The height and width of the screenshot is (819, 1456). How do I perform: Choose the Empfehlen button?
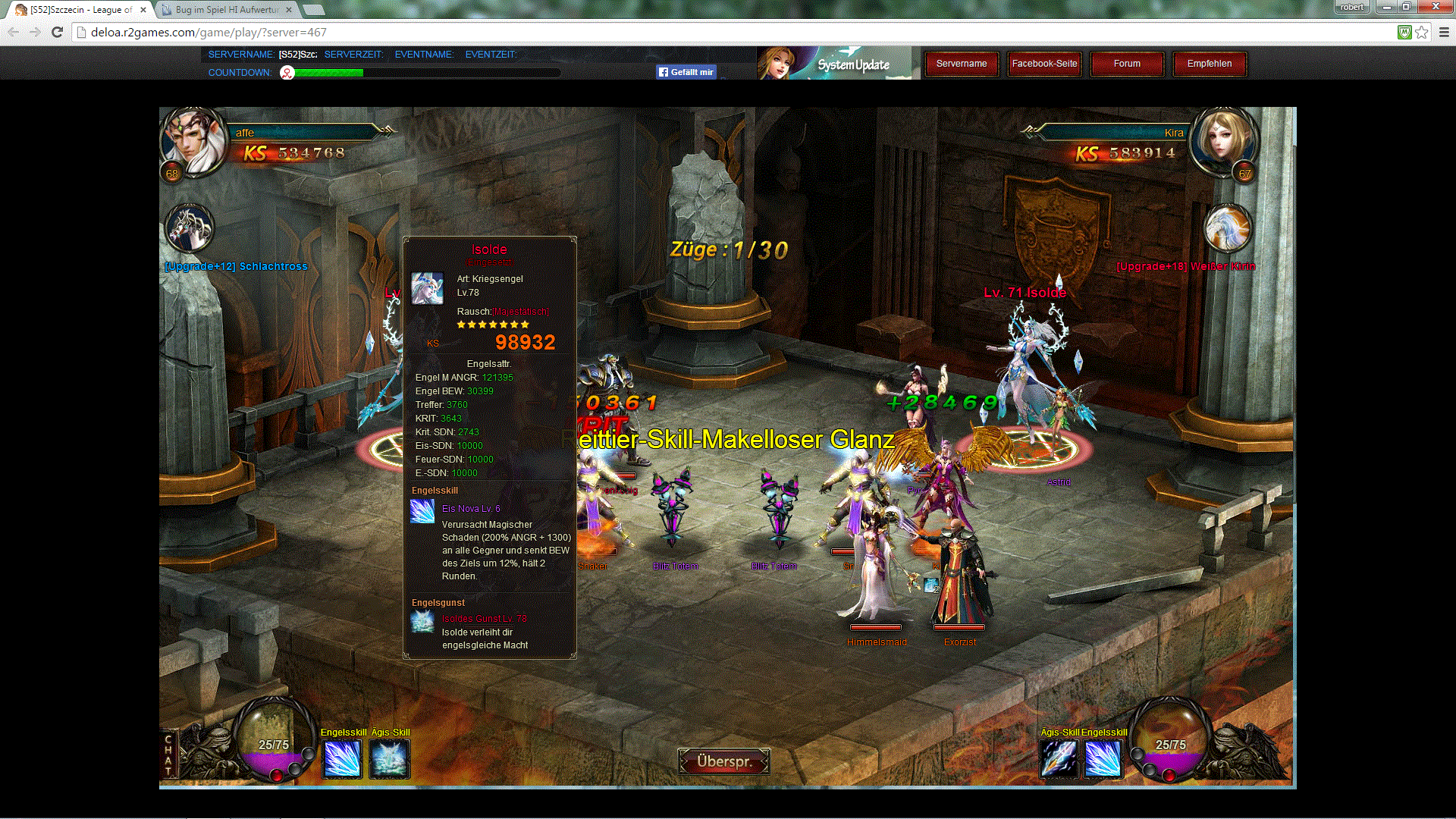(x=1210, y=64)
